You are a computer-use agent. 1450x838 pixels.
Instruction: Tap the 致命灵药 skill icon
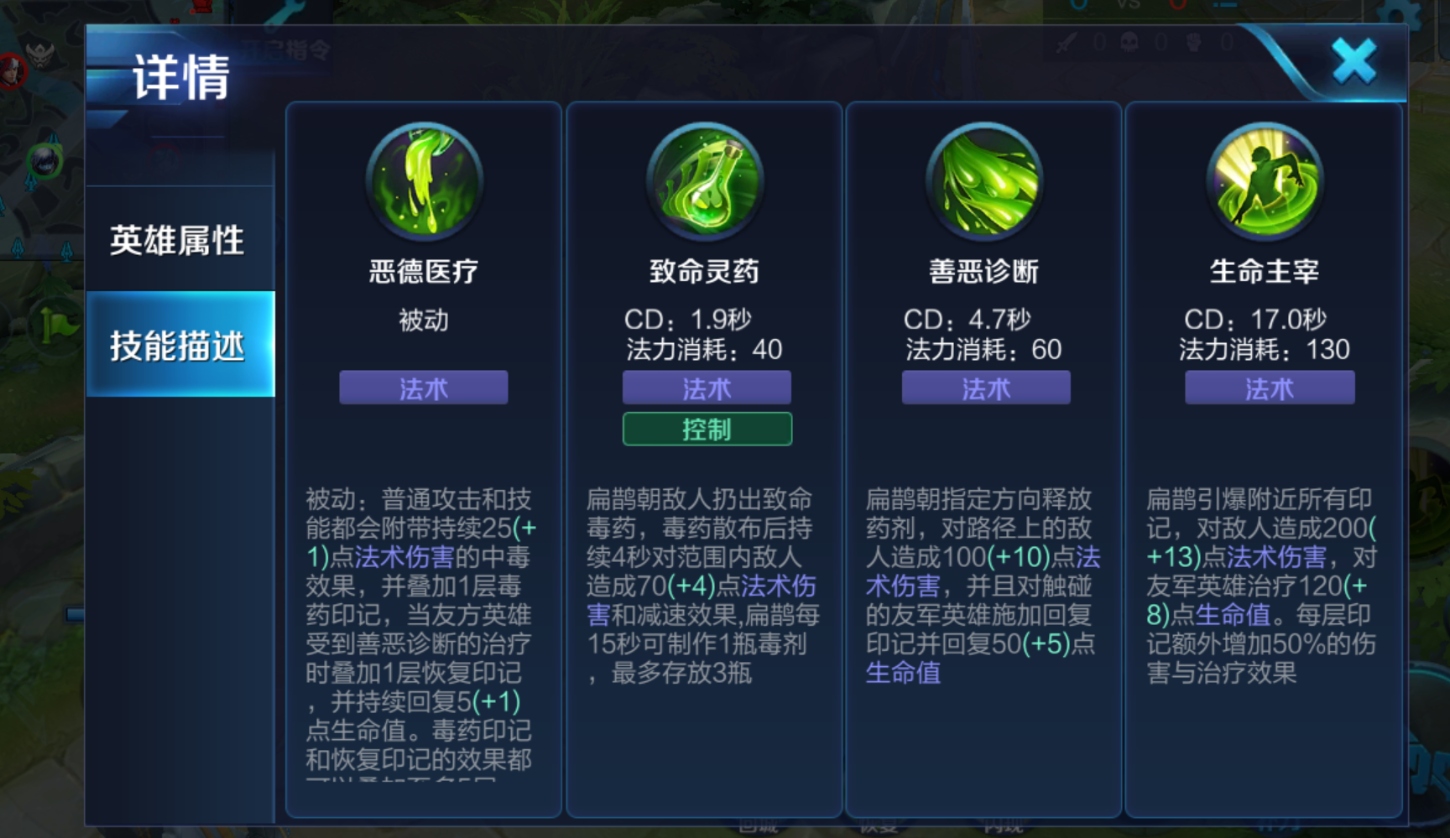(705, 181)
